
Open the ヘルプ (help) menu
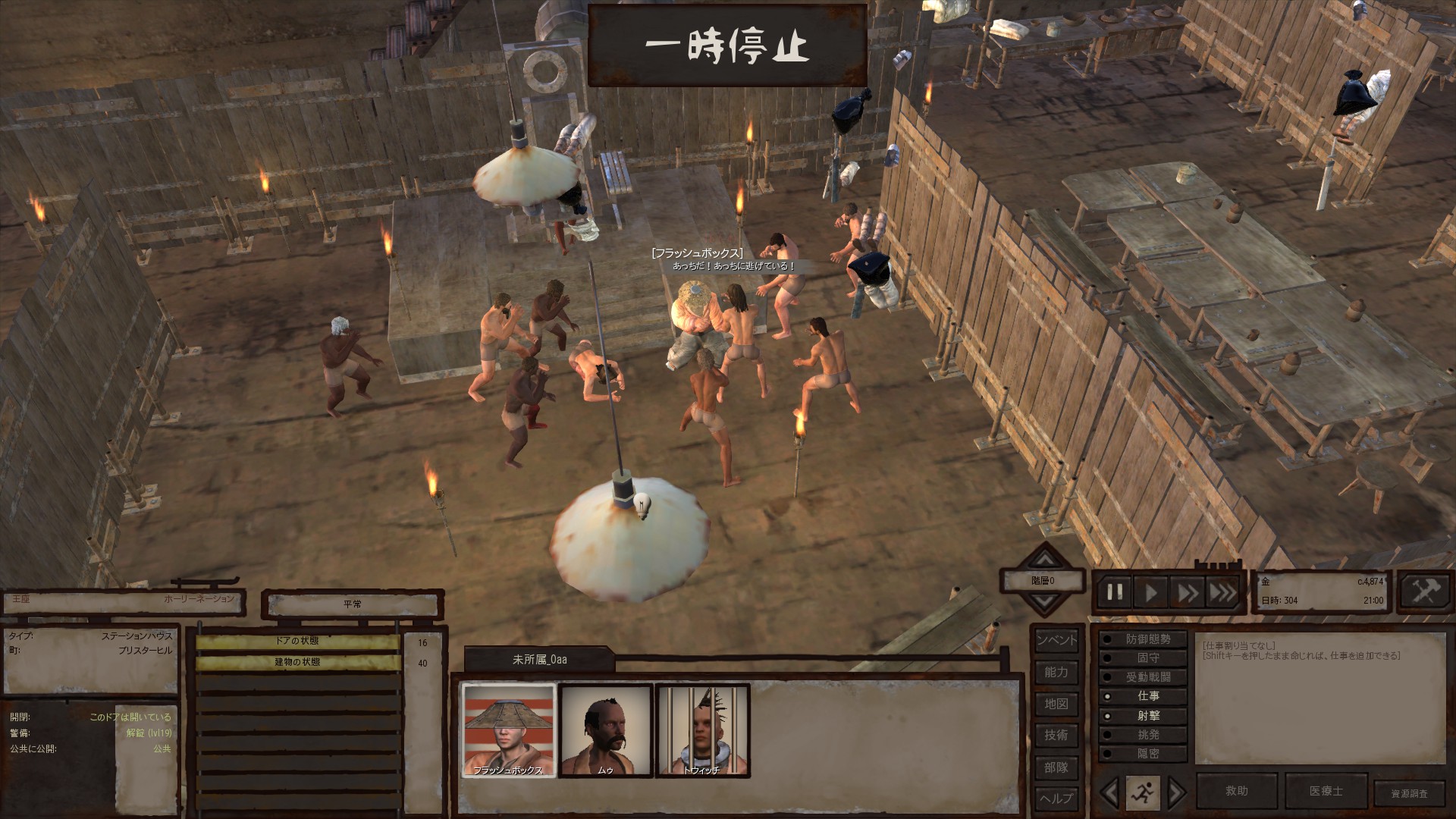pyautogui.click(x=1056, y=798)
